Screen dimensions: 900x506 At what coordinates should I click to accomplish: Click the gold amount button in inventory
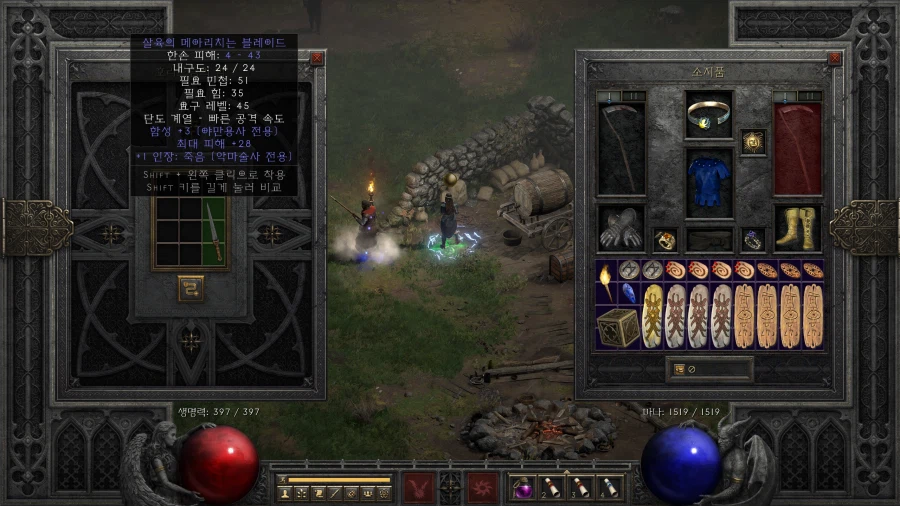click(680, 369)
